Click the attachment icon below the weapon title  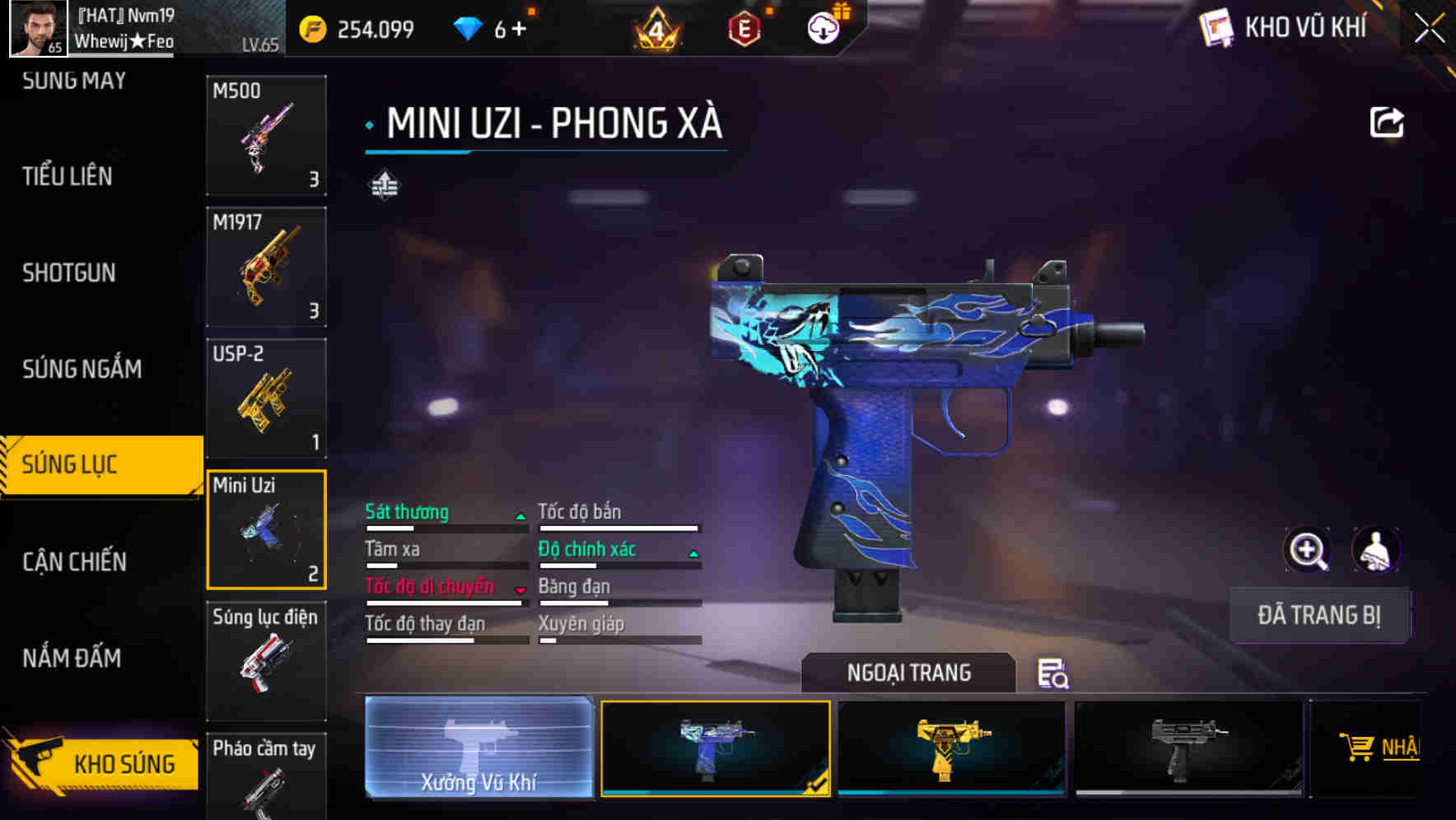tap(383, 185)
